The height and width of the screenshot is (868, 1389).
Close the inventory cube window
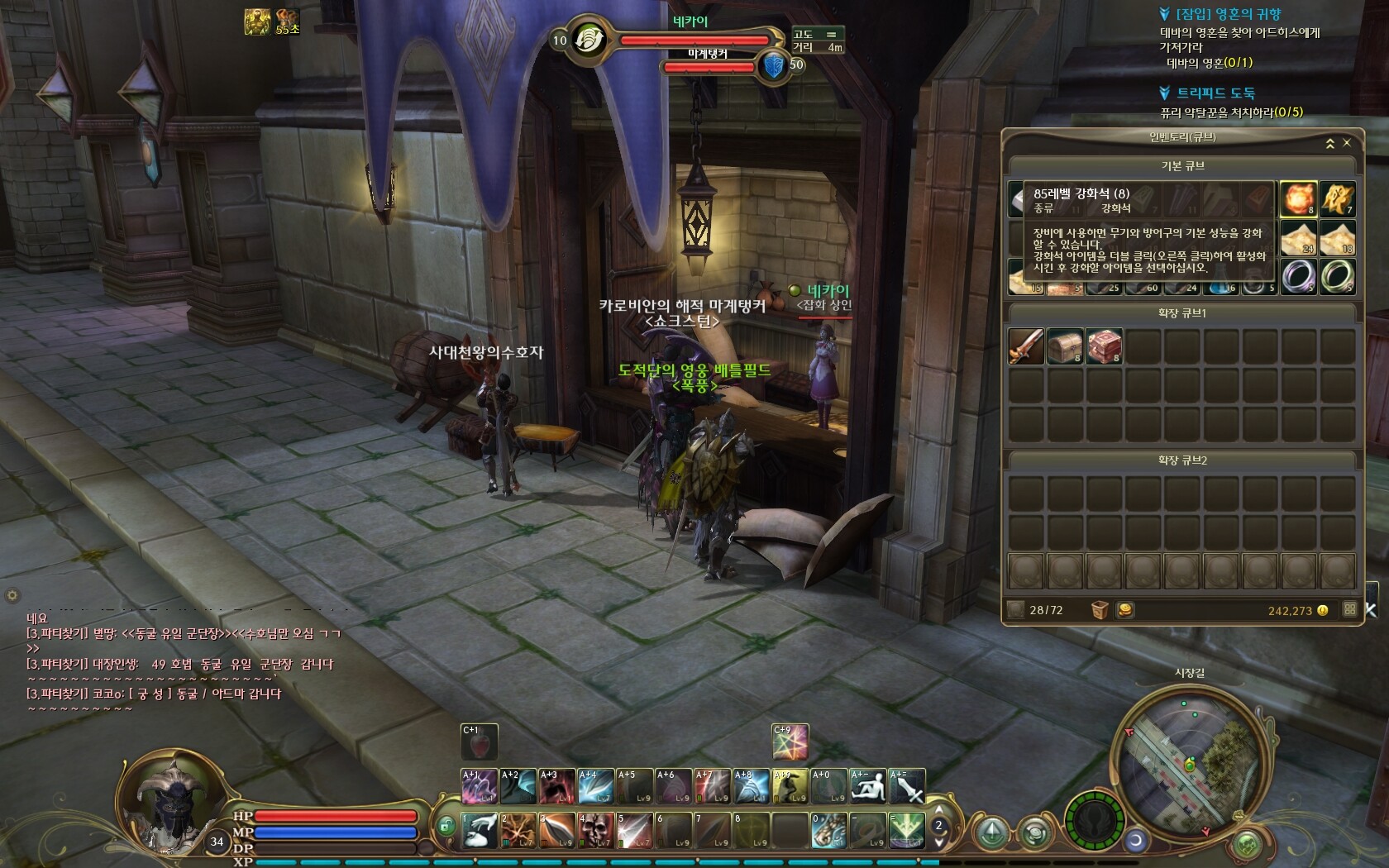pos(1347,143)
